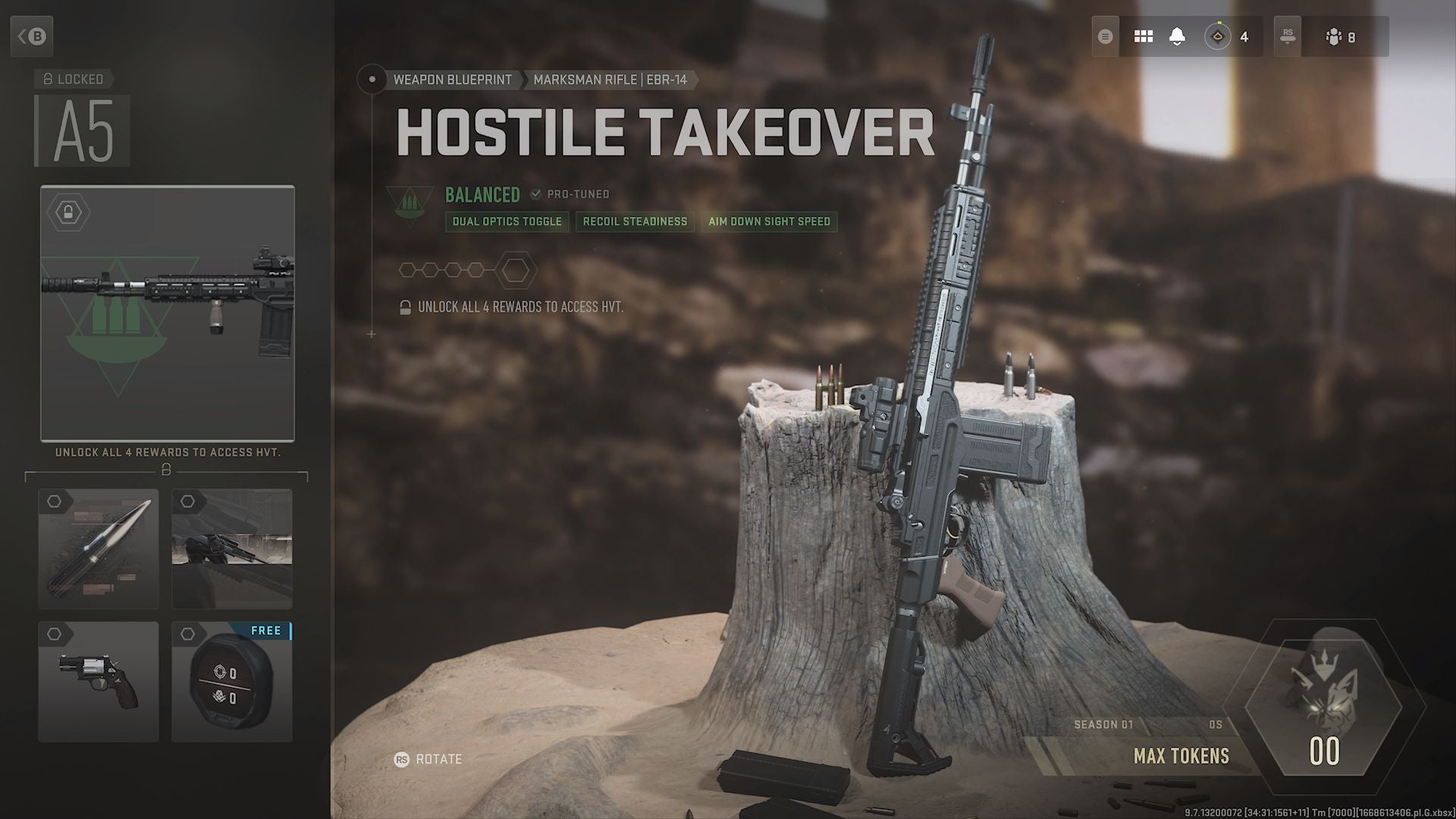Select the bullet charm reward tile
The height and width of the screenshot is (819, 1456).
coord(99,549)
